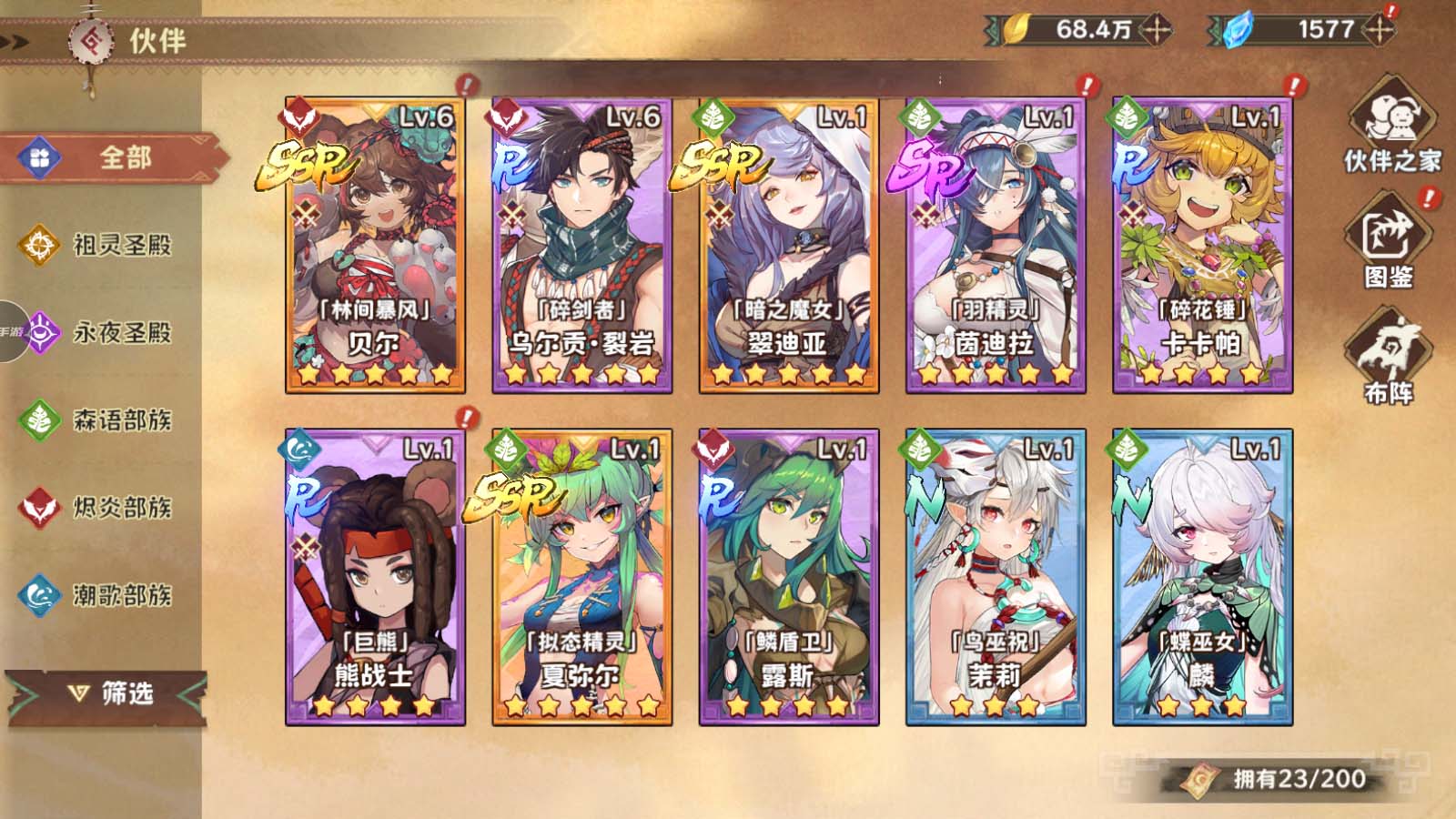Add more blue gems with plus button
The width and height of the screenshot is (1456, 819).
click(1380, 29)
